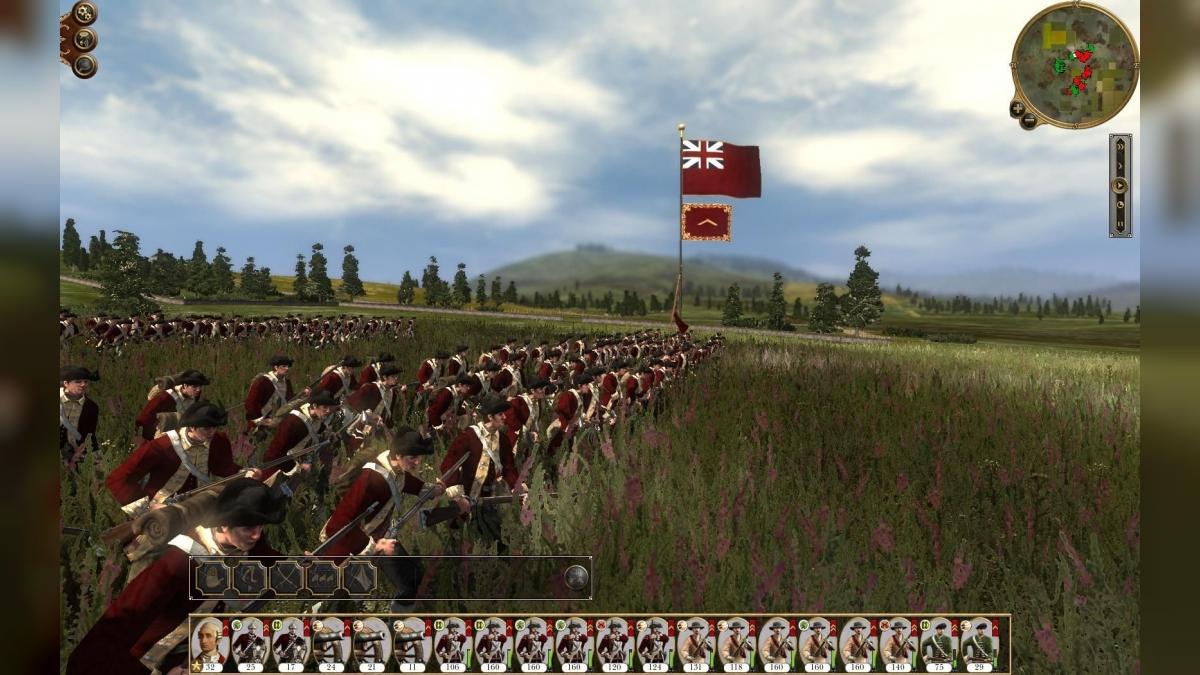1200x675 pixels.
Task: Select the green-coated unit card numbered 75
Action: tap(939, 643)
